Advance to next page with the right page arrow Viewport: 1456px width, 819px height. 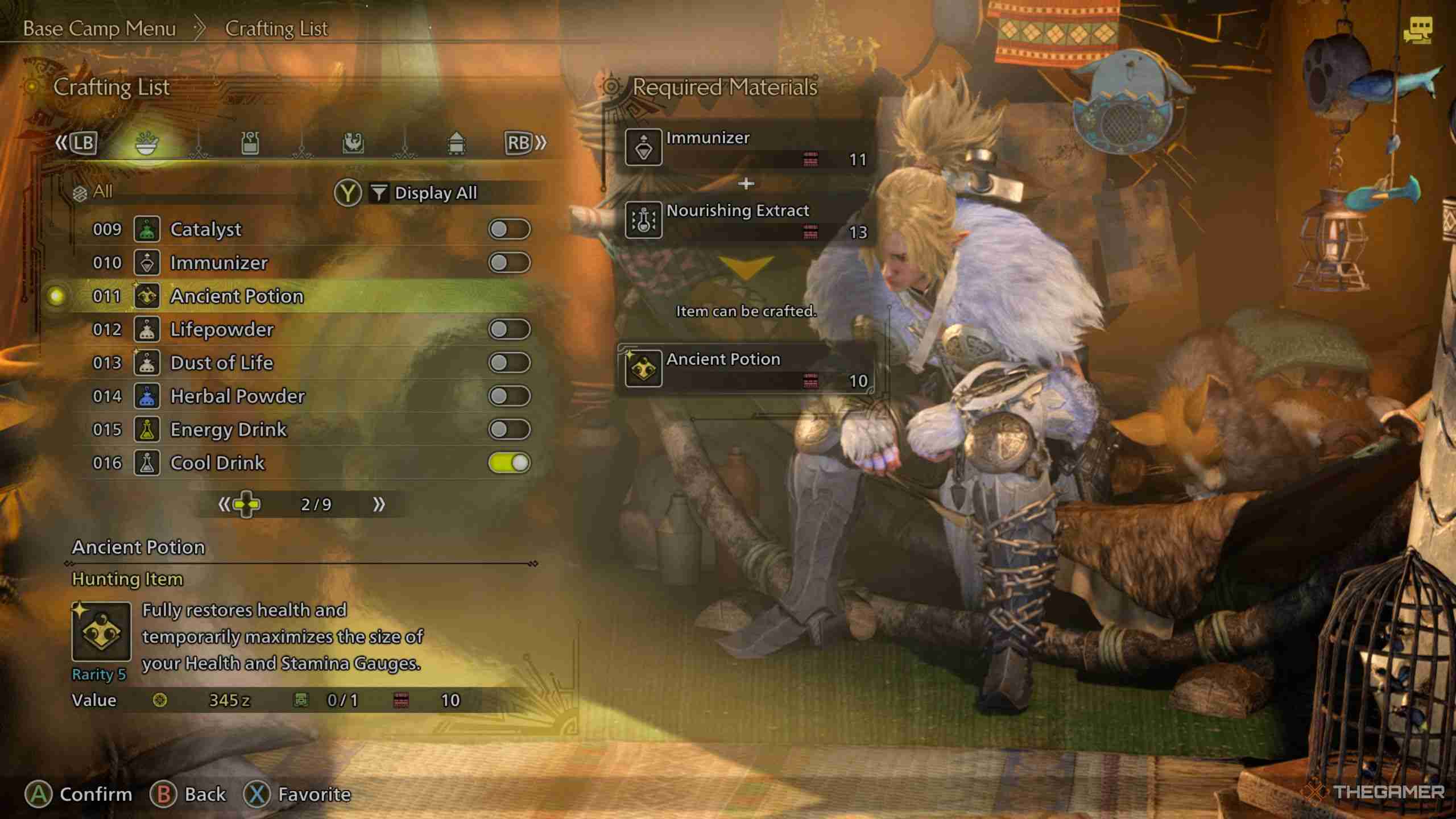pyautogui.click(x=380, y=504)
